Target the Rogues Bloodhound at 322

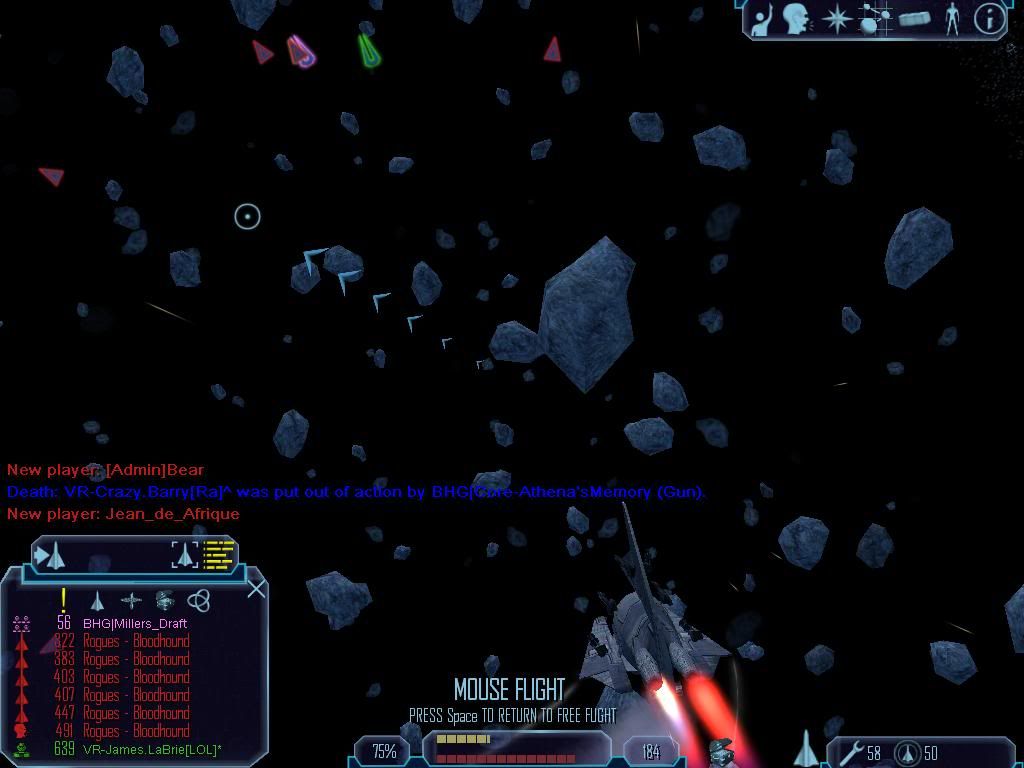click(x=135, y=641)
